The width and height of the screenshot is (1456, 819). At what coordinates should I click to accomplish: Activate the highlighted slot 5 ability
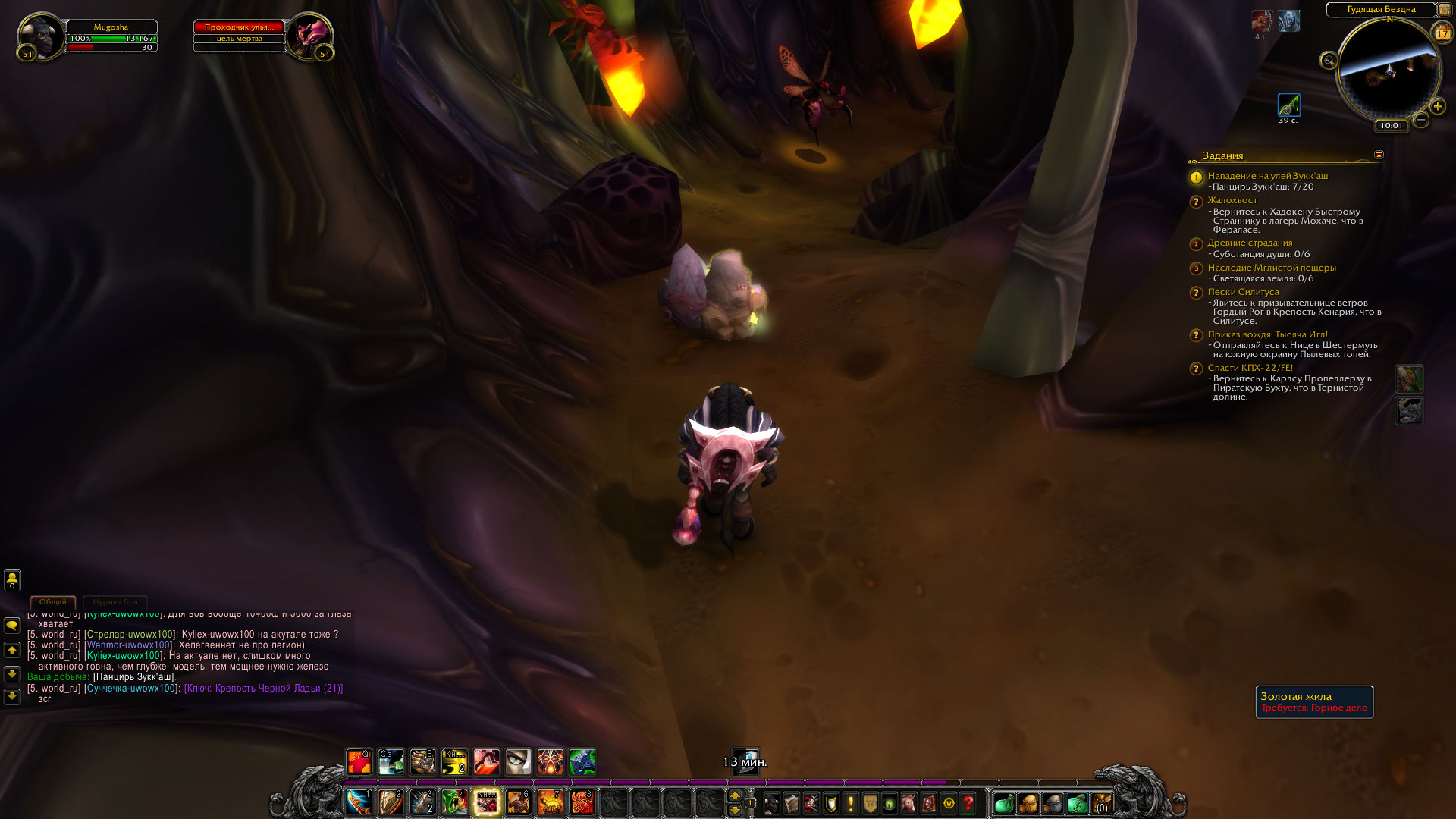(486, 802)
